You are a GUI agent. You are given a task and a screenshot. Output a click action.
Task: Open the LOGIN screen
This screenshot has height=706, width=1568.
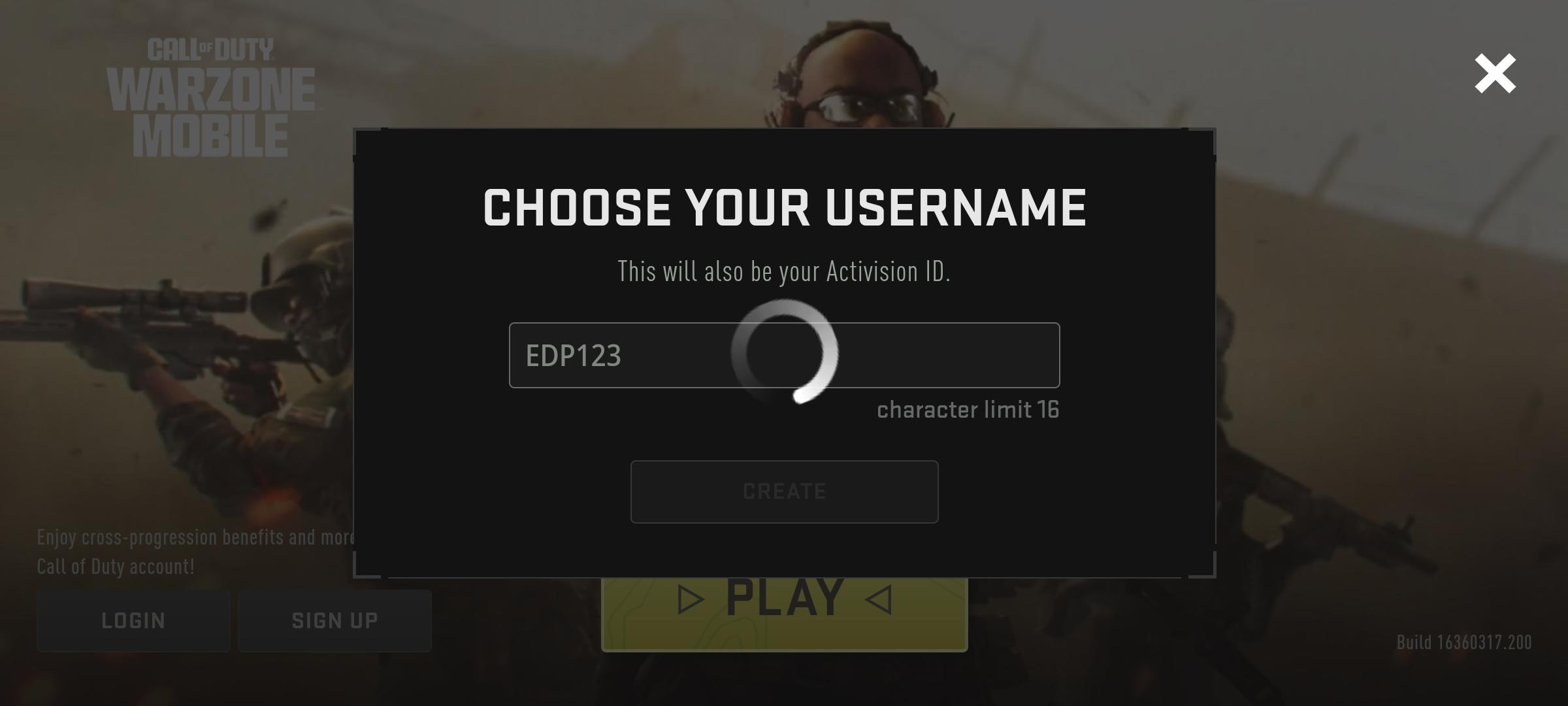tap(133, 620)
